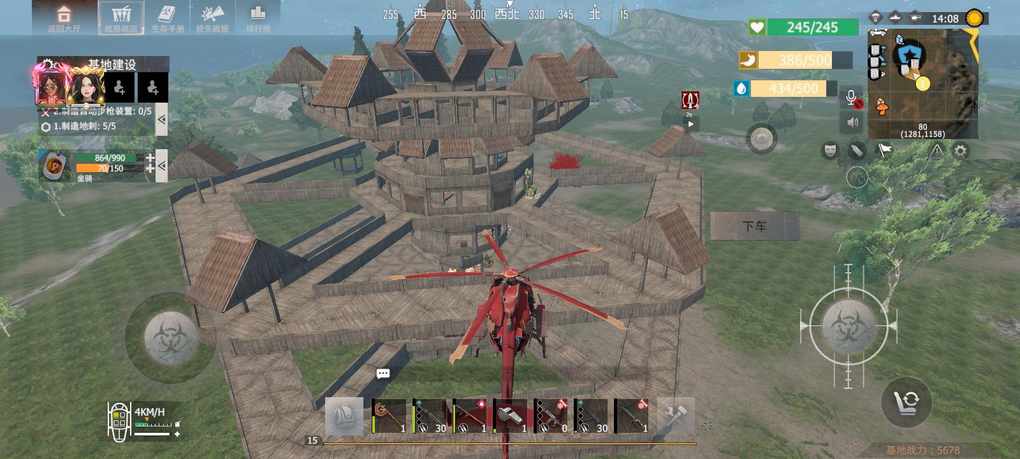Screen dimensions: 1020x459
Task: Open the gear settings icon
Action: [x=960, y=151]
